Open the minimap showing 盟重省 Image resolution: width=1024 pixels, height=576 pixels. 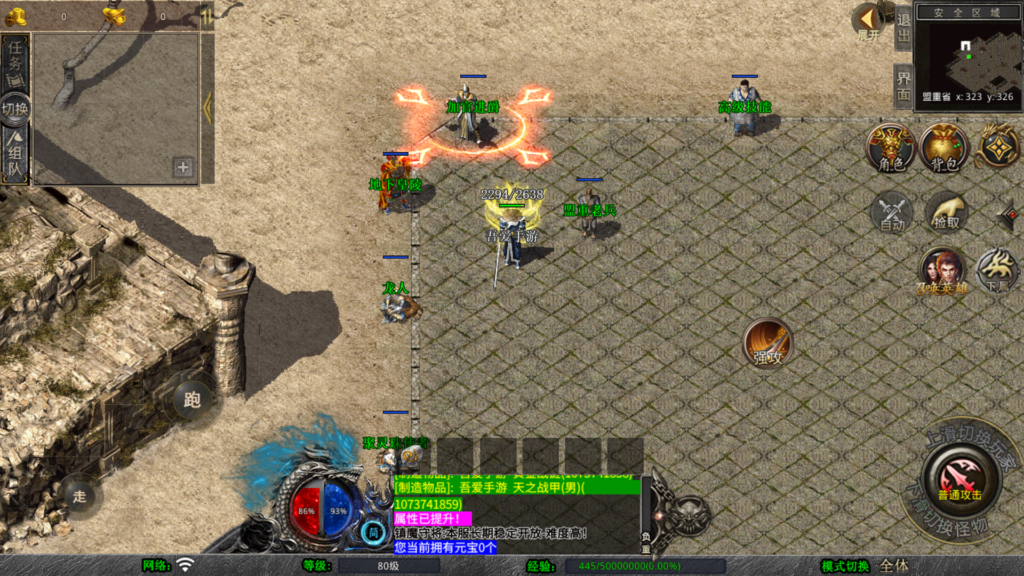coord(968,56)
